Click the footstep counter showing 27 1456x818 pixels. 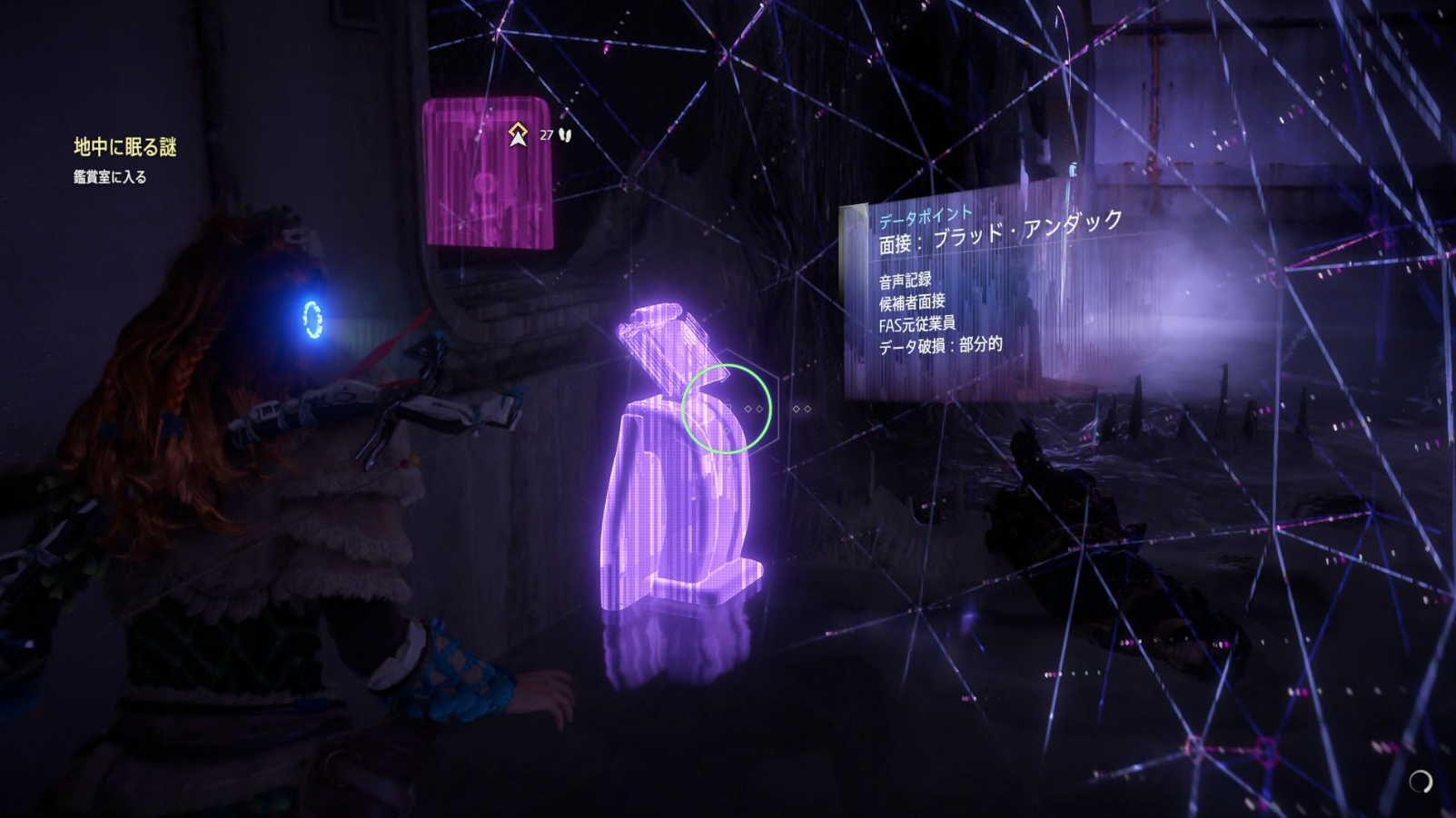coord(546,133)
